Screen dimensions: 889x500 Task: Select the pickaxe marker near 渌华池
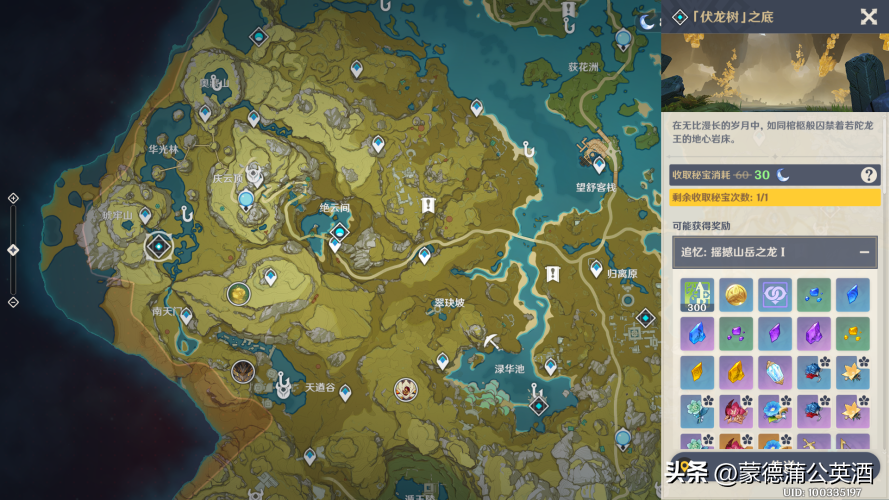pyautogui.click(x=491, y=342)
